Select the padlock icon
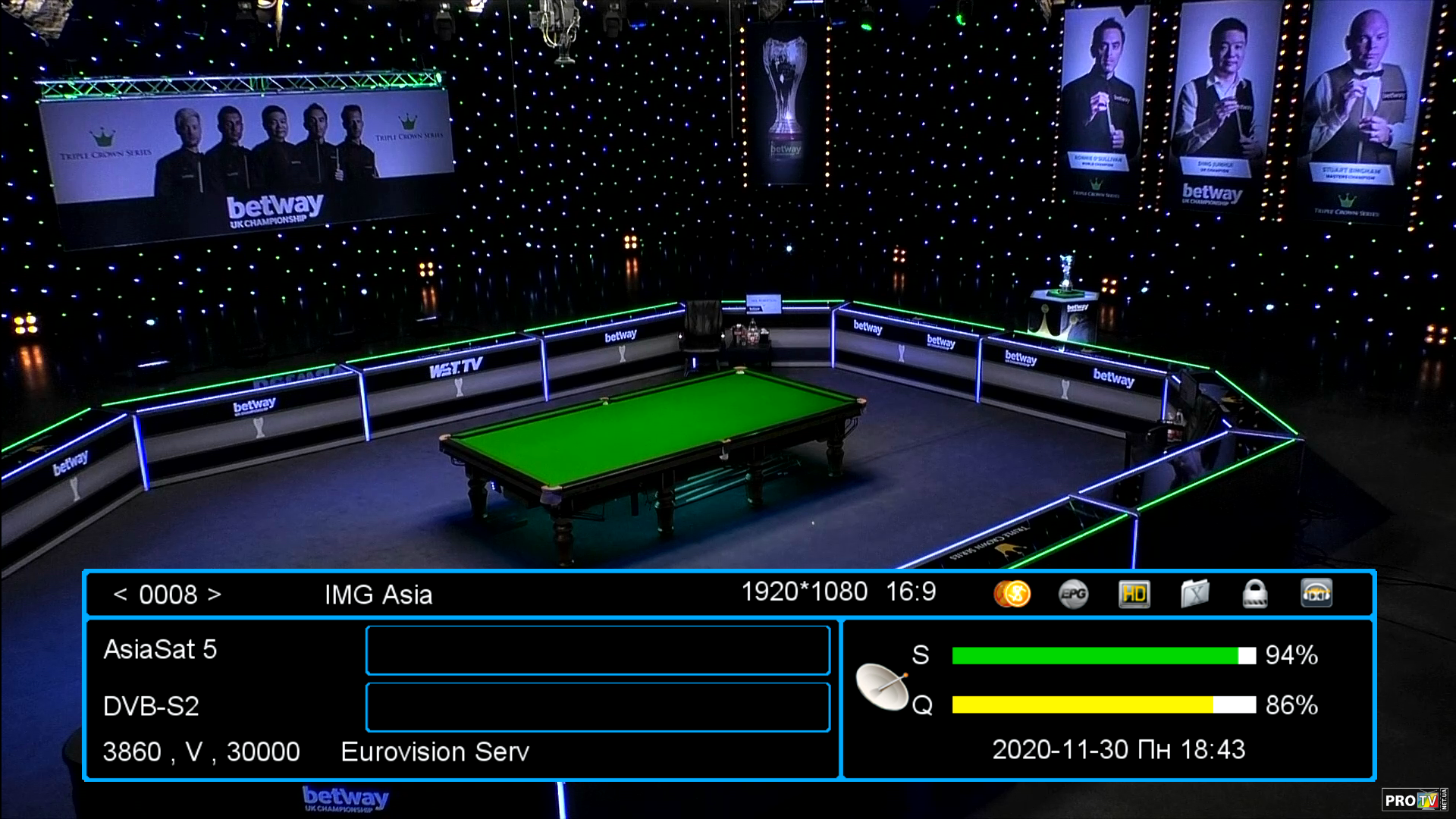Viewport: 1456px width, 819px height. 1255,594
